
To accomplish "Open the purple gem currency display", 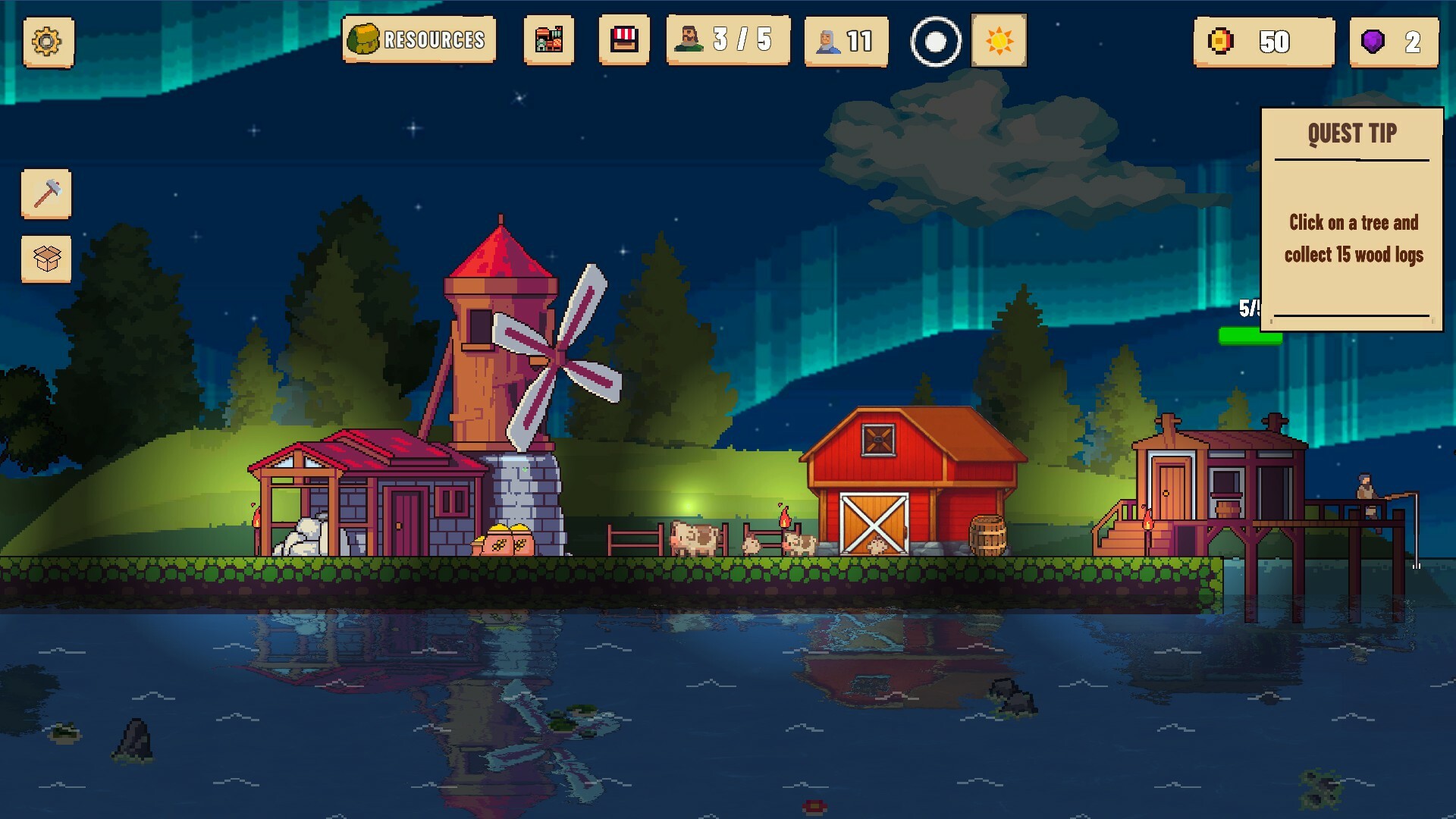I will (1394, 42).
